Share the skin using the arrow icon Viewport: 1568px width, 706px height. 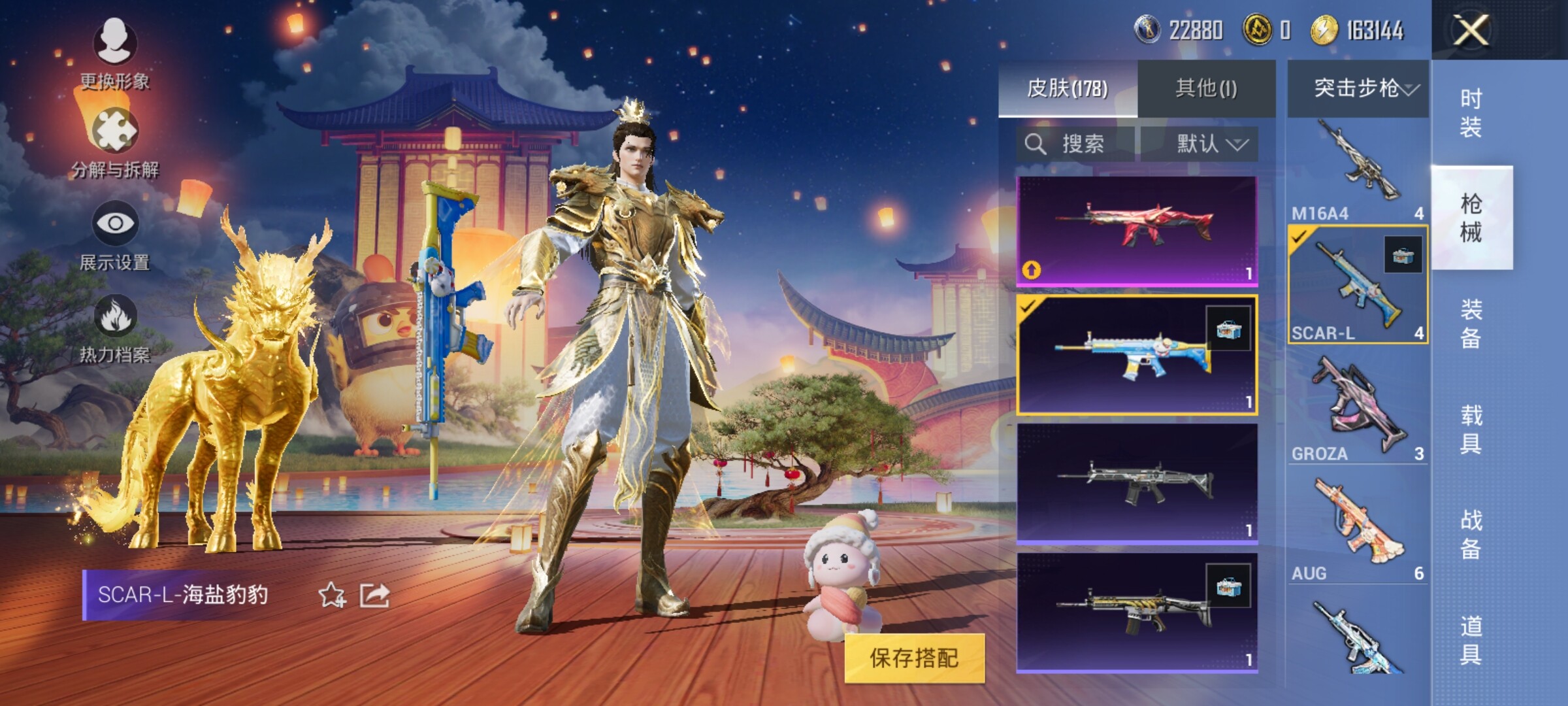click(375, 595)
